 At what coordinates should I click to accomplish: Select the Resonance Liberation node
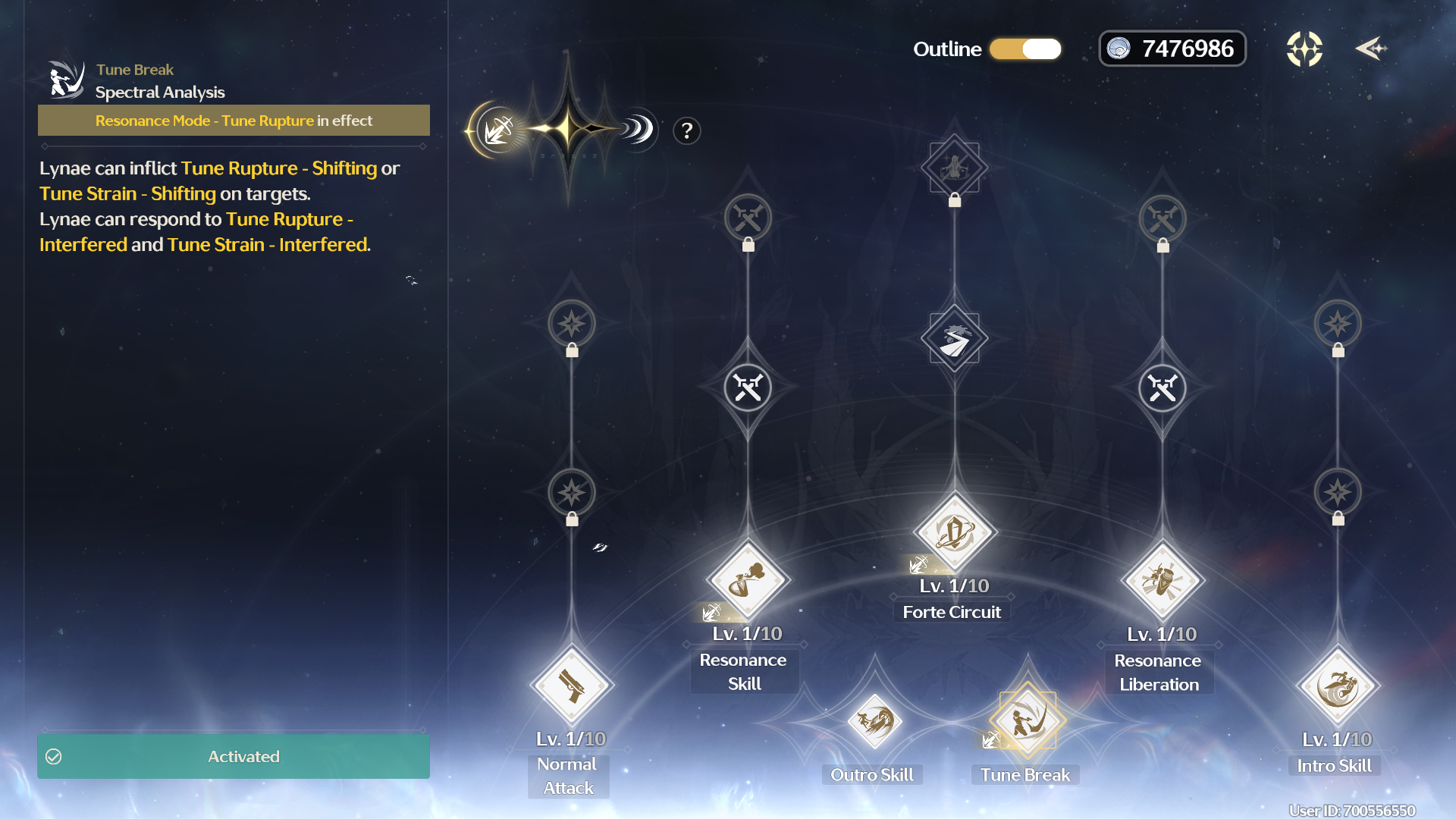point(1162,581)
